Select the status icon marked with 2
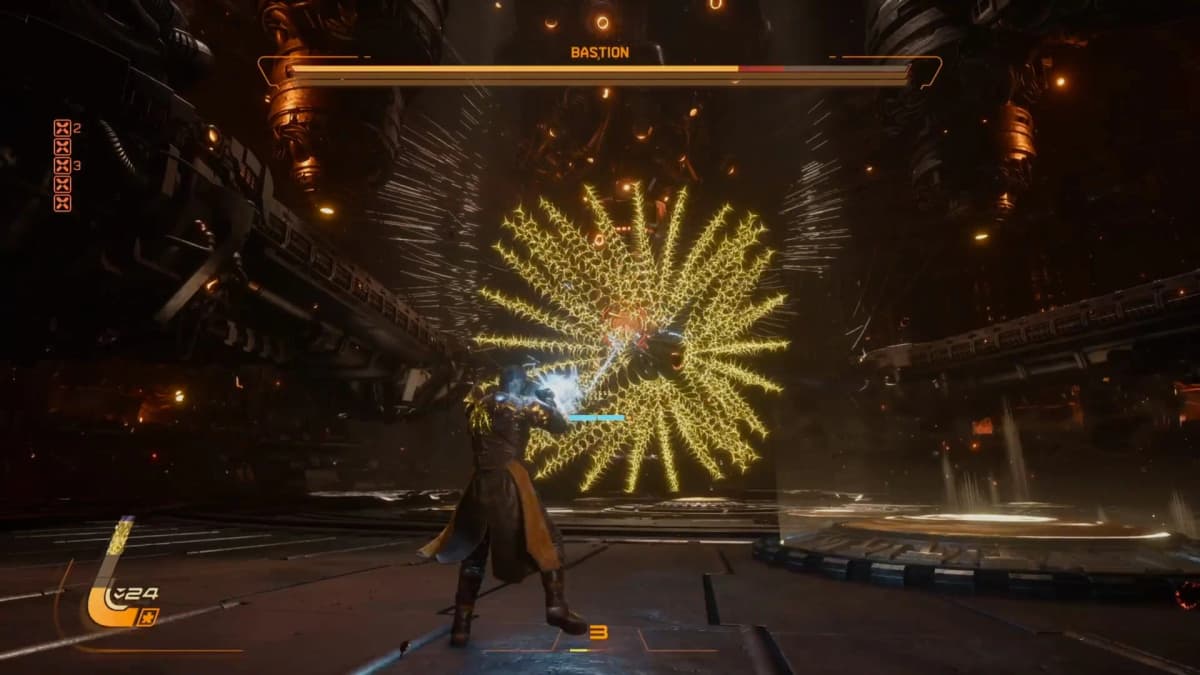The height and width of the screenshot is (675, 1200). (62, 128)
